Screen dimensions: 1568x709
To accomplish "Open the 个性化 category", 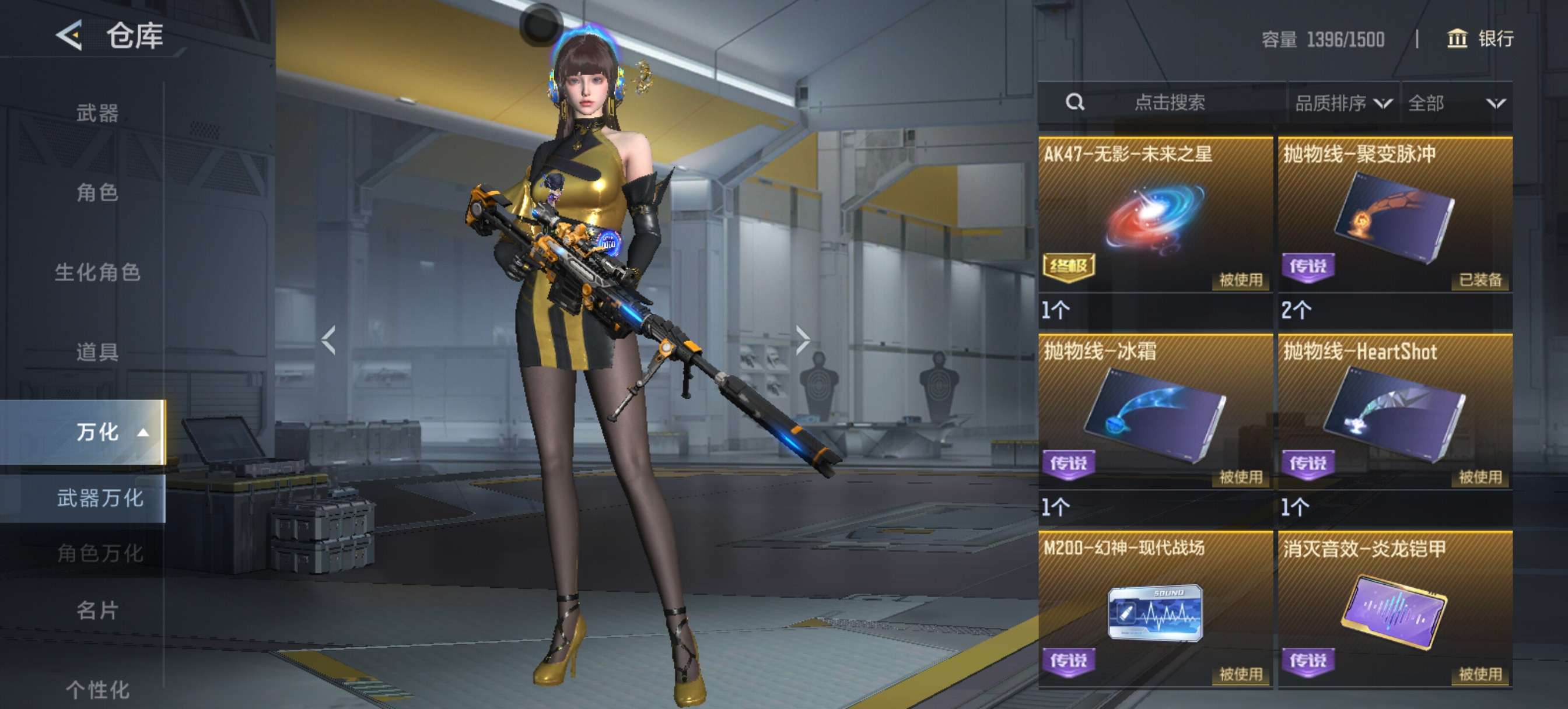I will point(97,690).
